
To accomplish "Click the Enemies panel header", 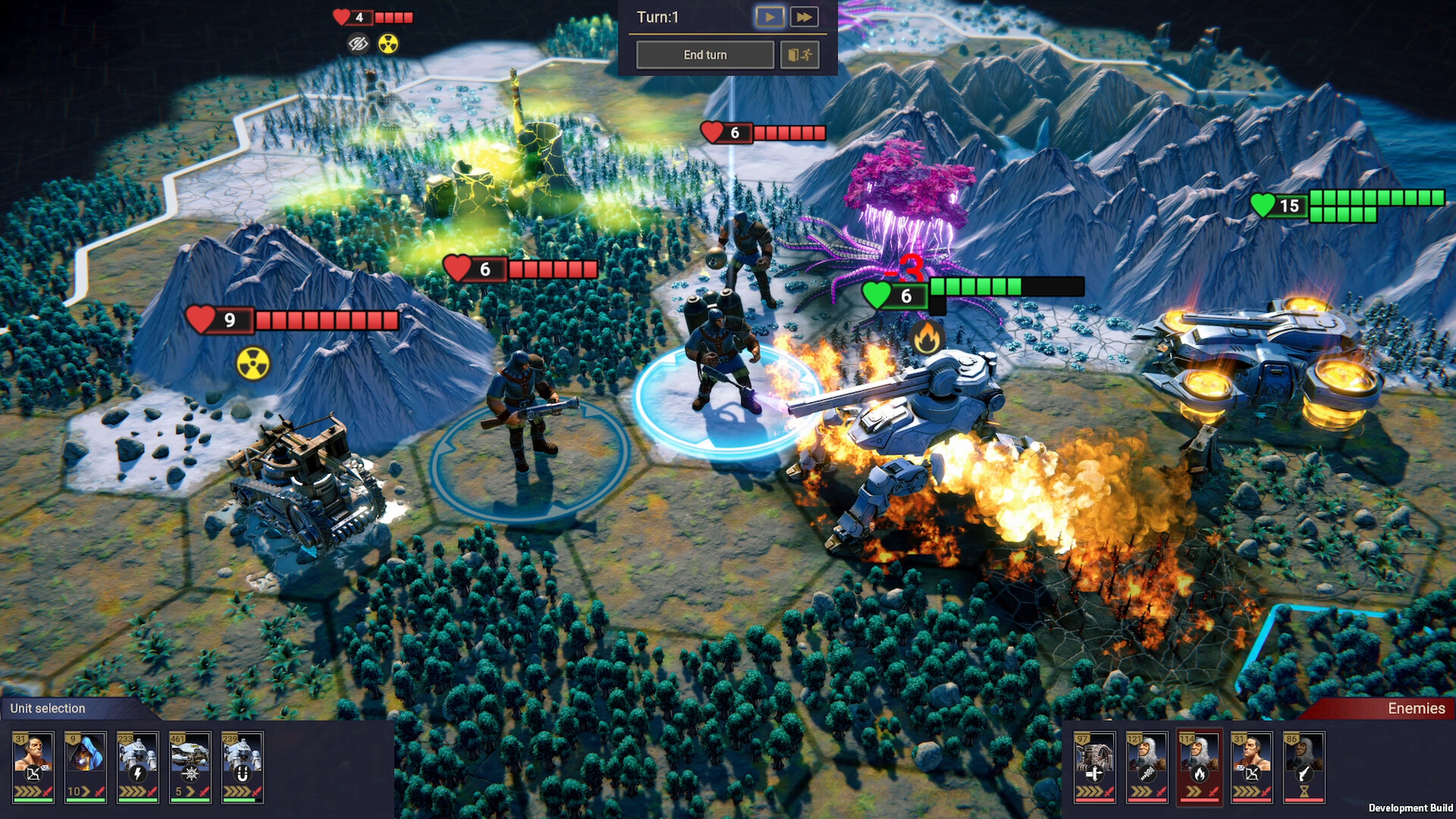I will [1417, 708].
